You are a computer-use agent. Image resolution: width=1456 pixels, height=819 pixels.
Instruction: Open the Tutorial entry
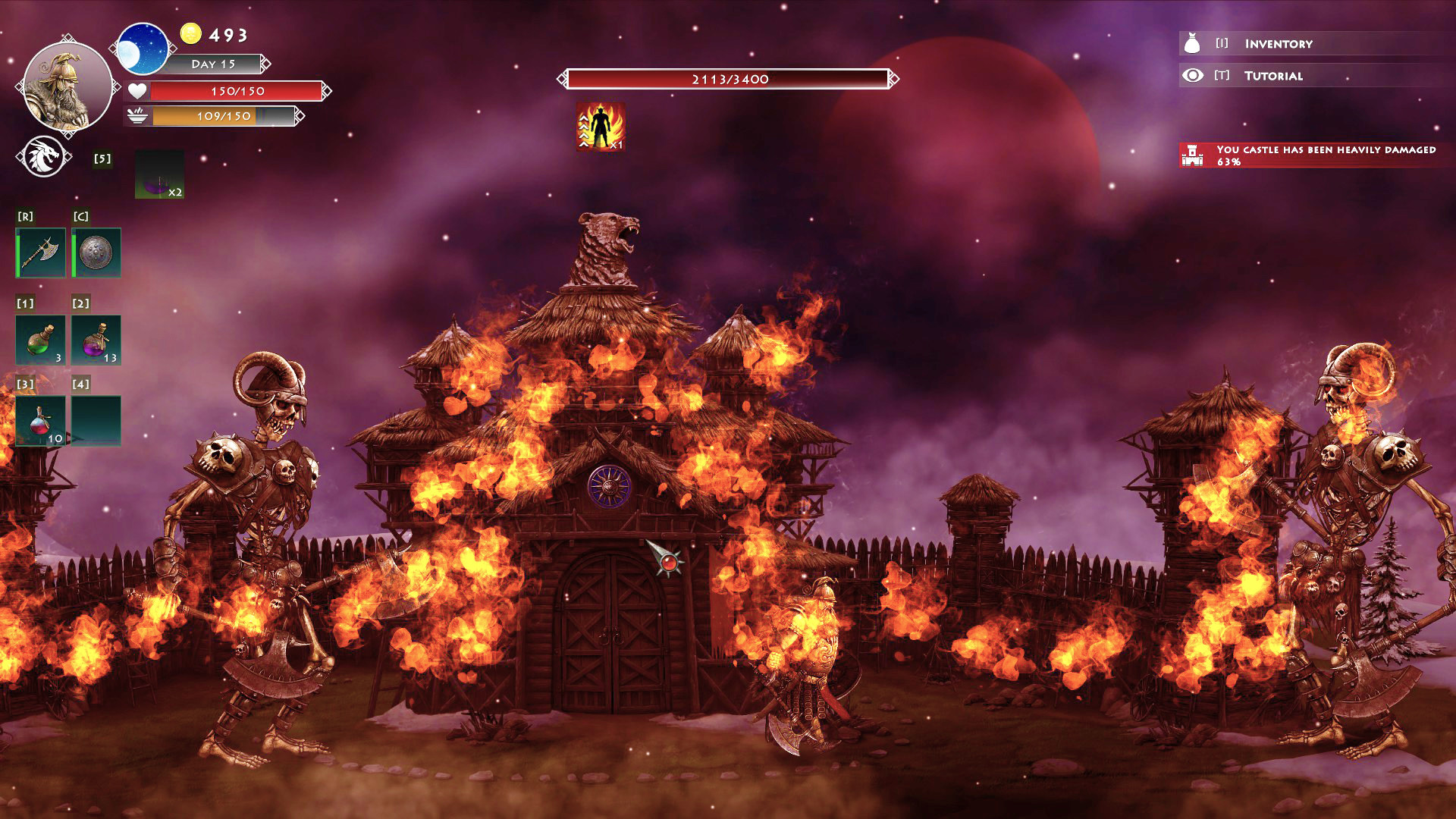coord(1272,76)
